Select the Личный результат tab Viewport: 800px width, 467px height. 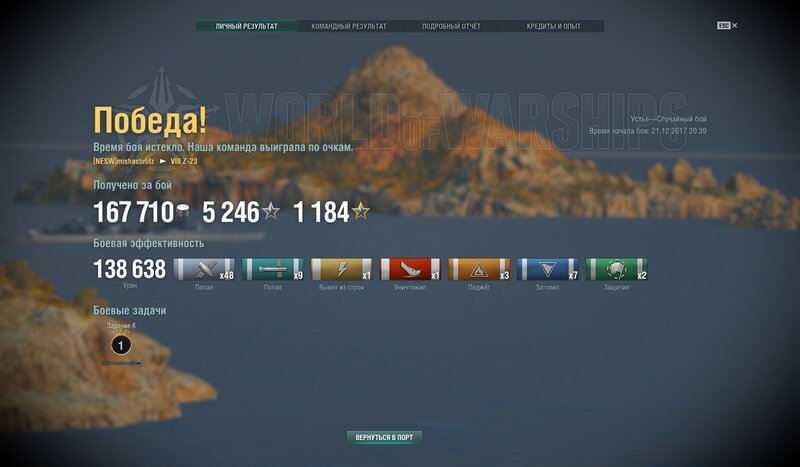(247, 26)
